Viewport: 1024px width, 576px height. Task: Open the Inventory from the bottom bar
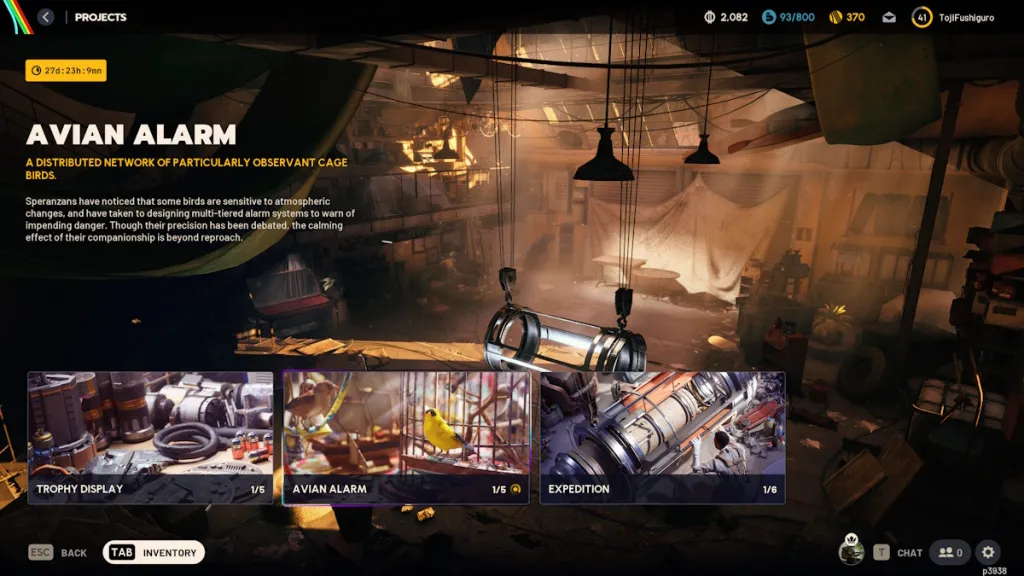point(154,552)
